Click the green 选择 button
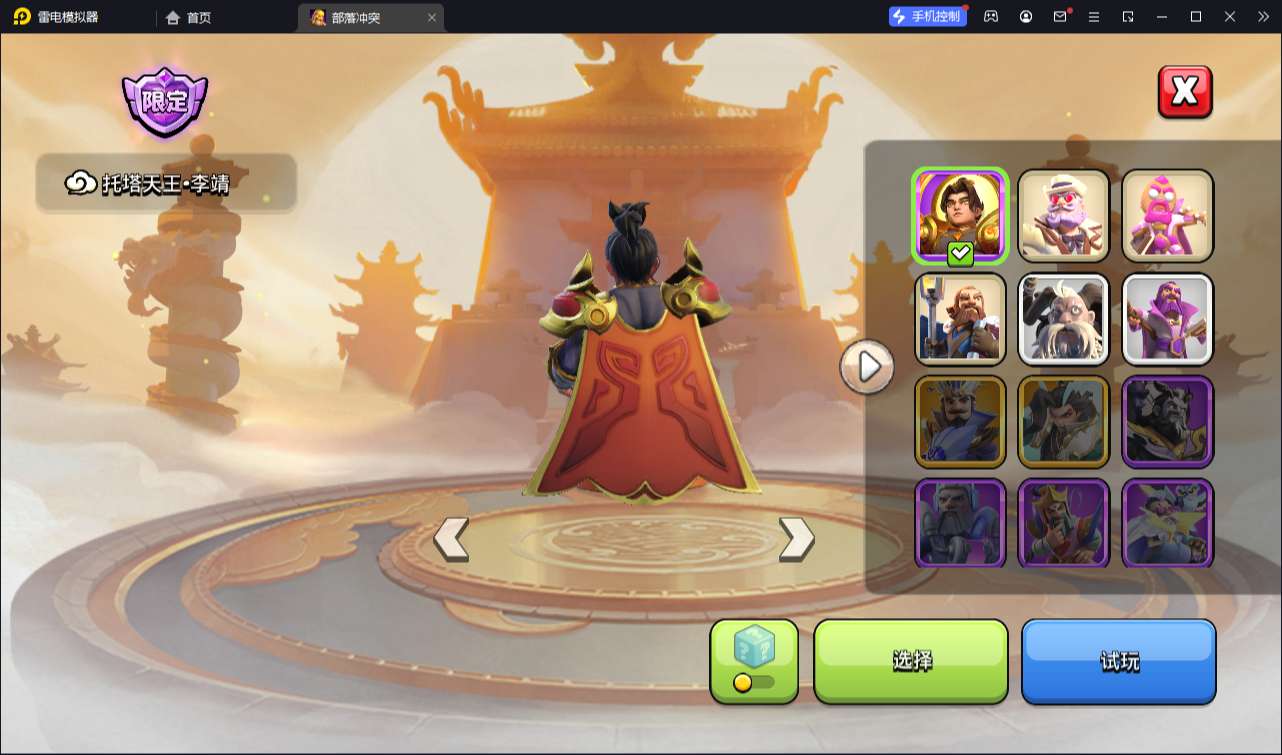Screen dimensions: 1282x755 [x=911, y=661]
